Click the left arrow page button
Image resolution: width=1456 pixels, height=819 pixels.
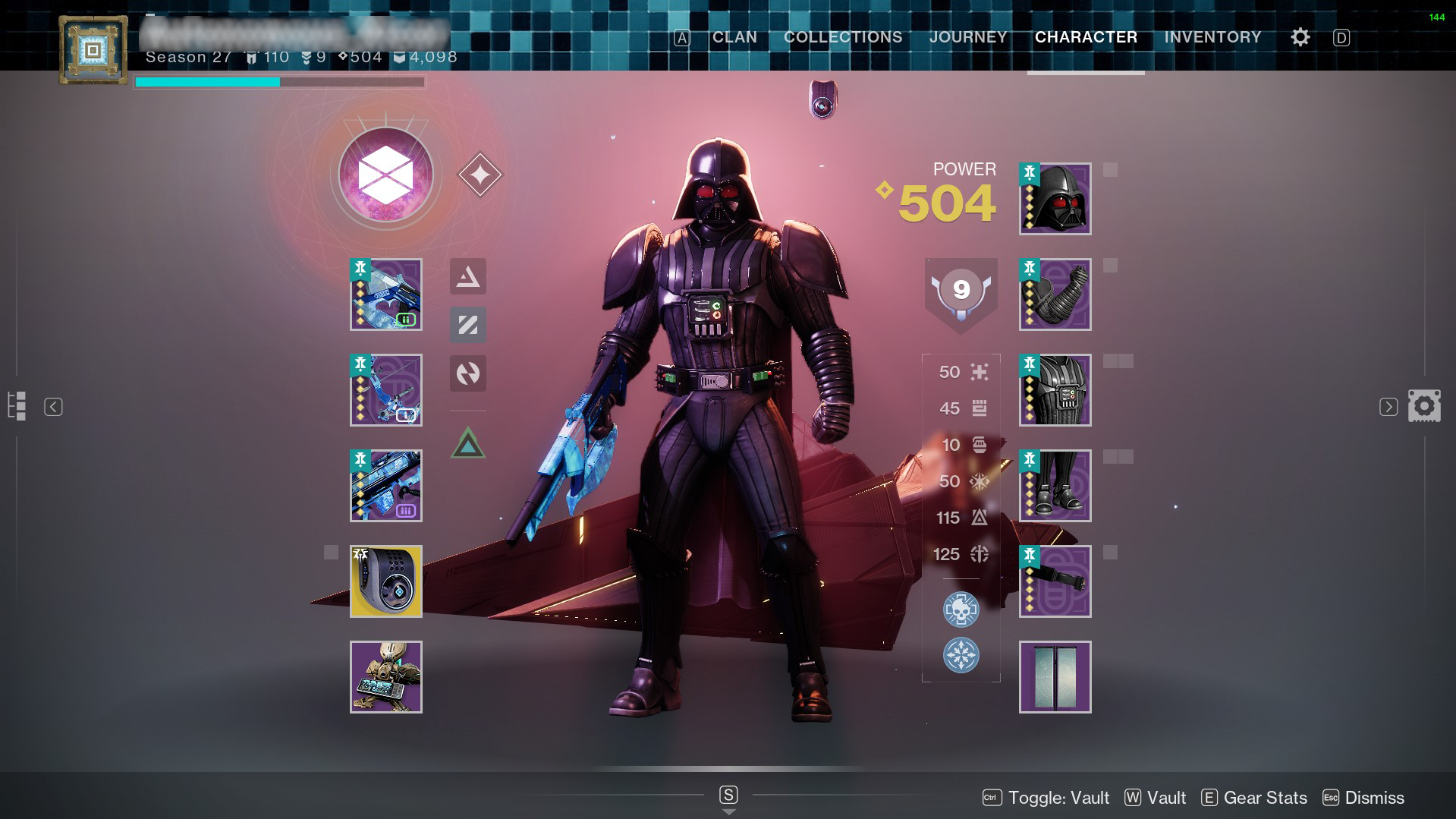pyautogui.click(x=53, y=407)
